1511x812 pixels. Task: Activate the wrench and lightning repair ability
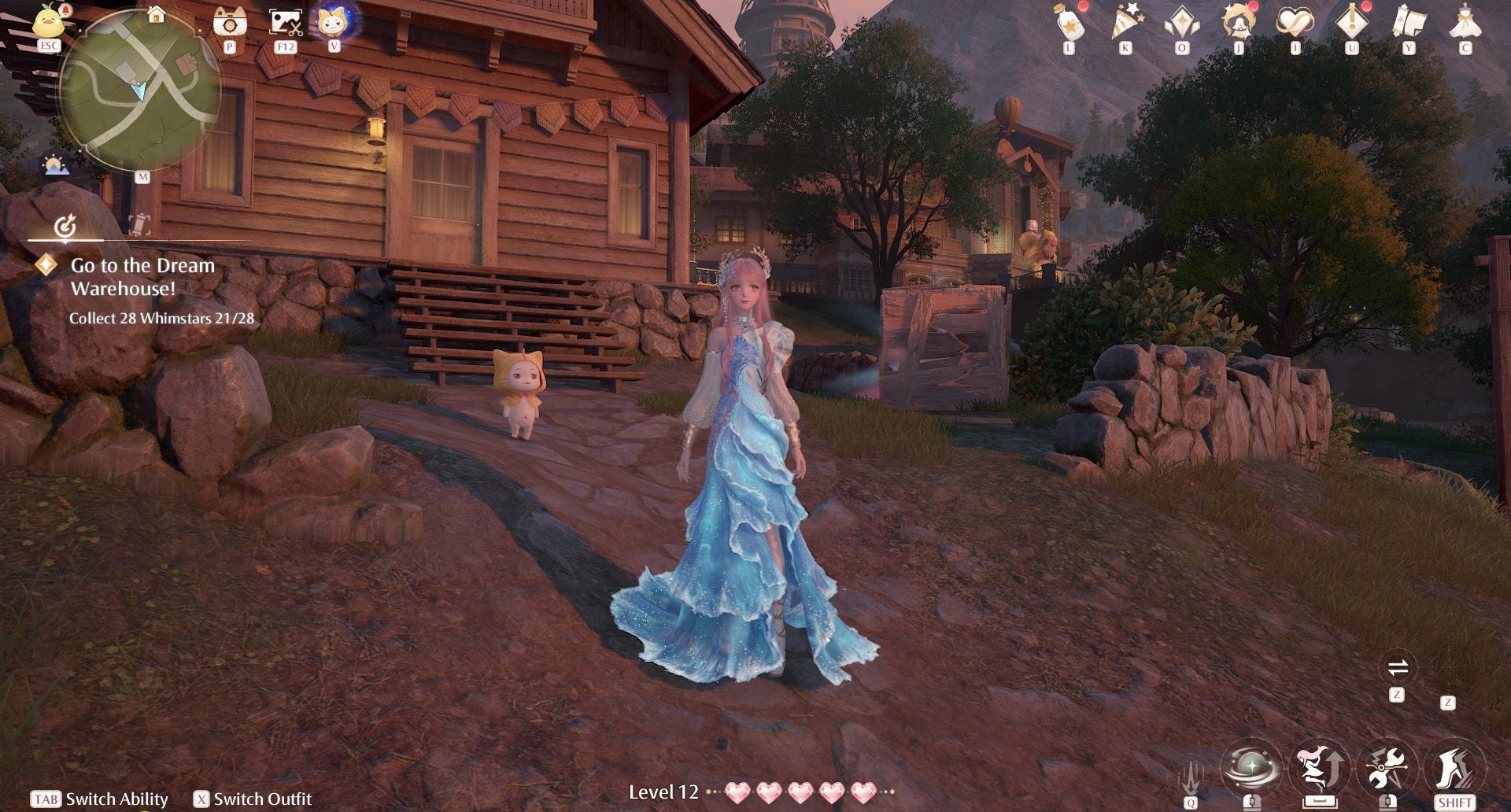coord(1387,767)
